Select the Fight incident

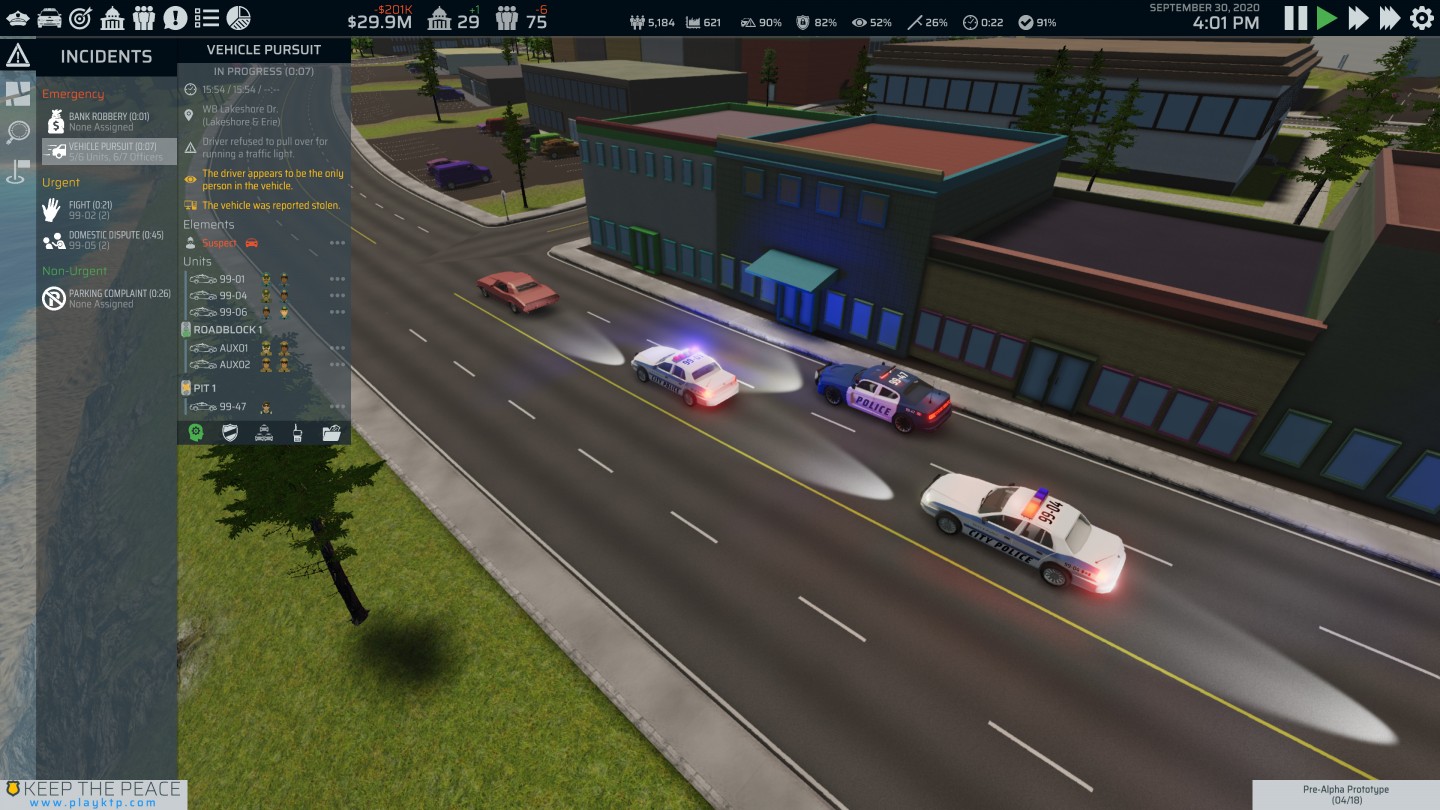(90, 210)
